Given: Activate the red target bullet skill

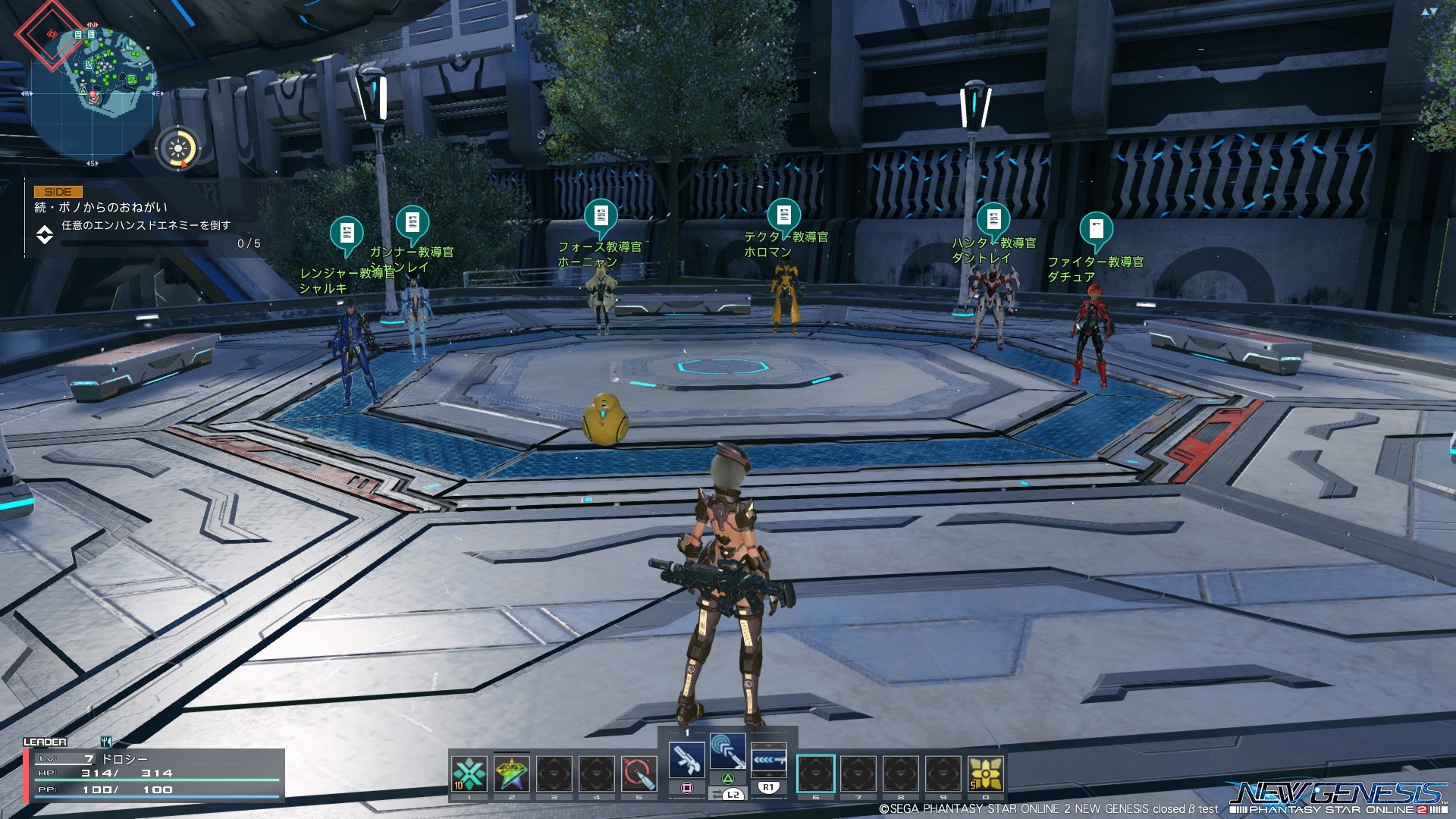Looking at the screenshot, I should [639, 773].
